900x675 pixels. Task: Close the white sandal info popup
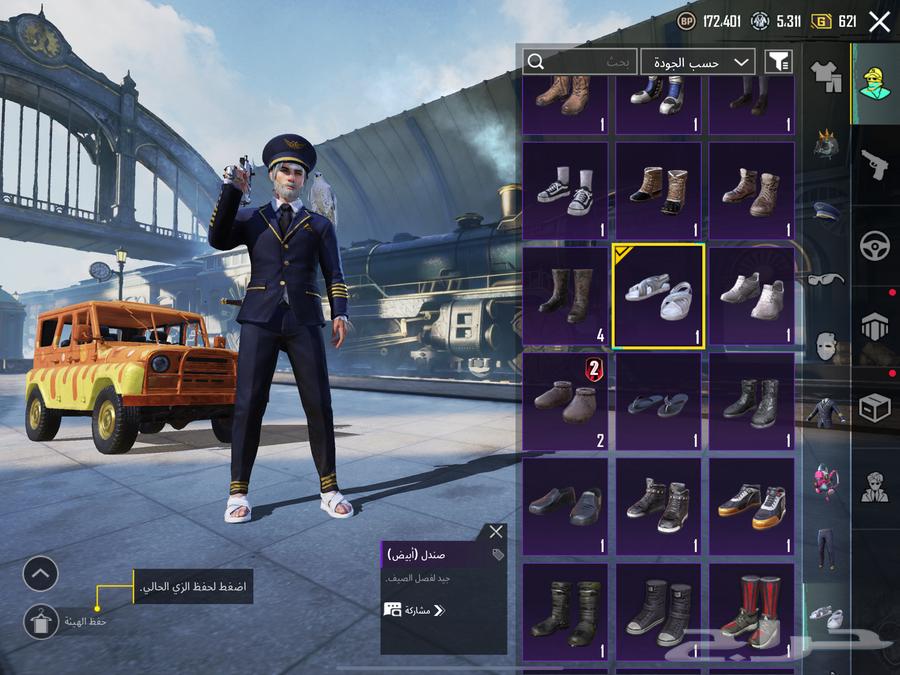496,532
